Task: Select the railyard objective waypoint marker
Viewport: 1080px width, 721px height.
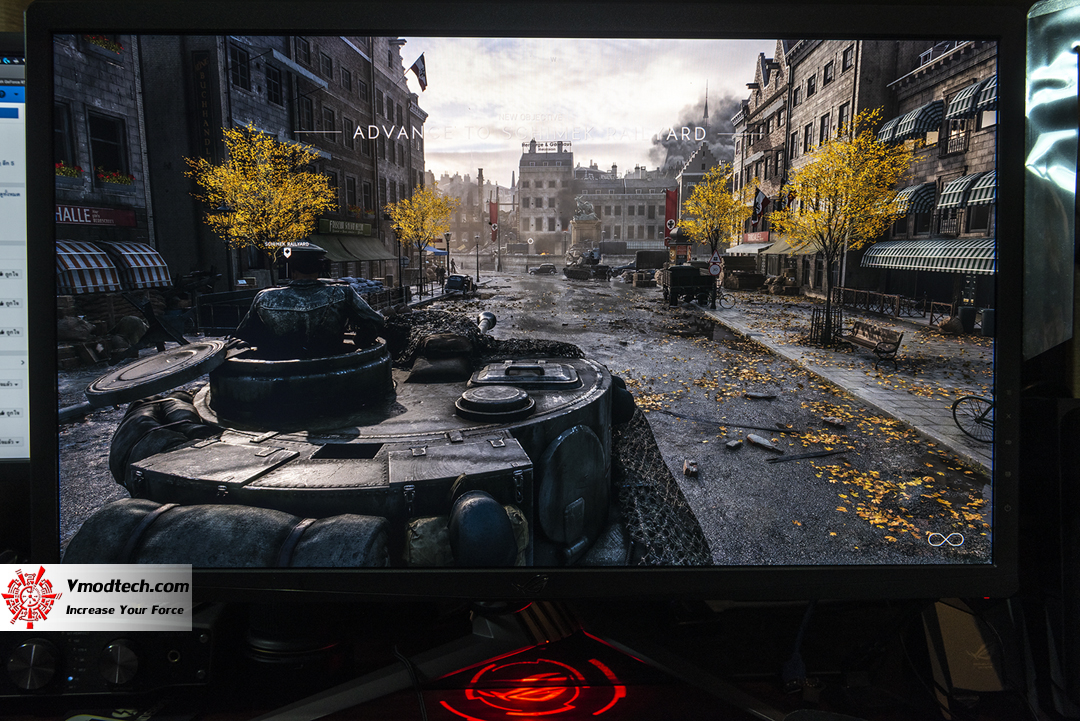Action: (287, 251)
